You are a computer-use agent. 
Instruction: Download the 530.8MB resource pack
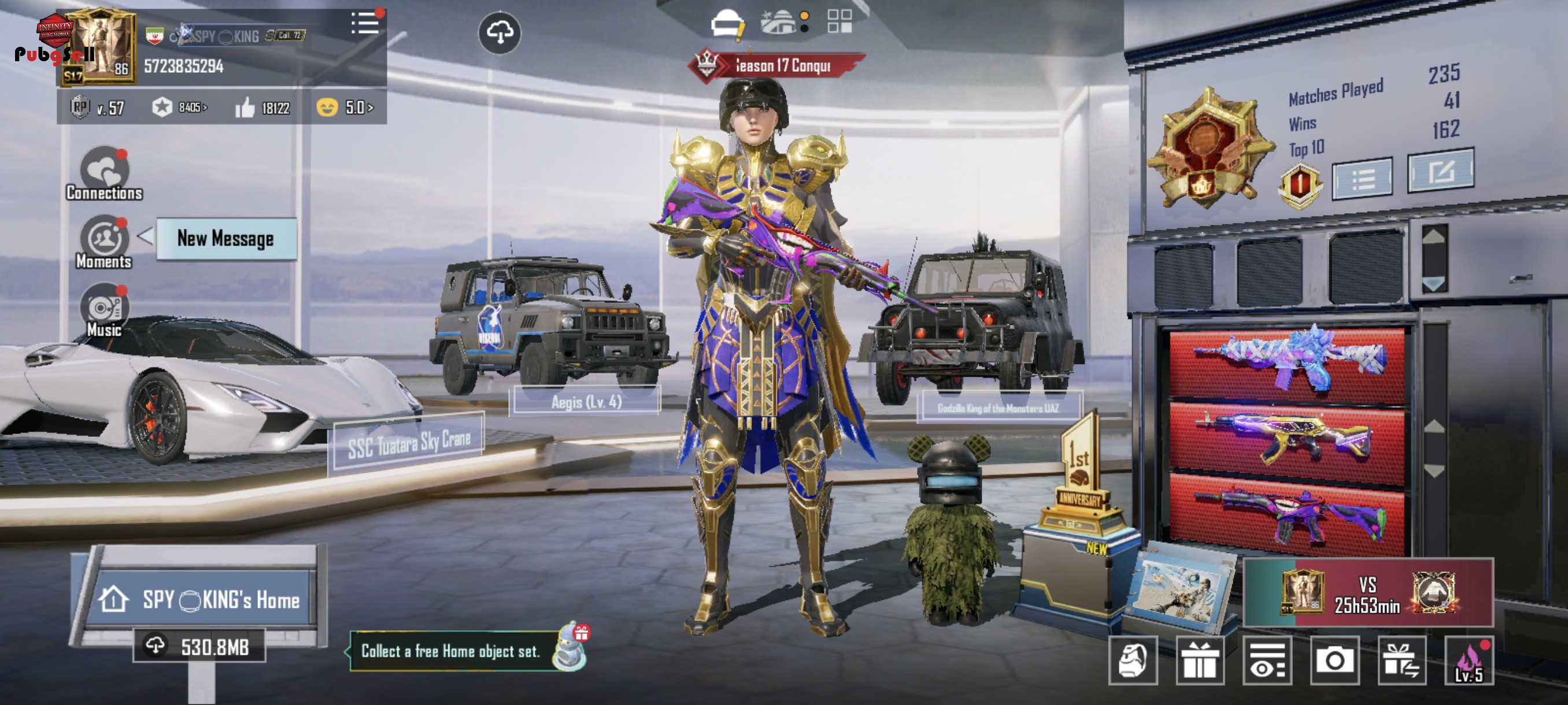click(199, 647)
